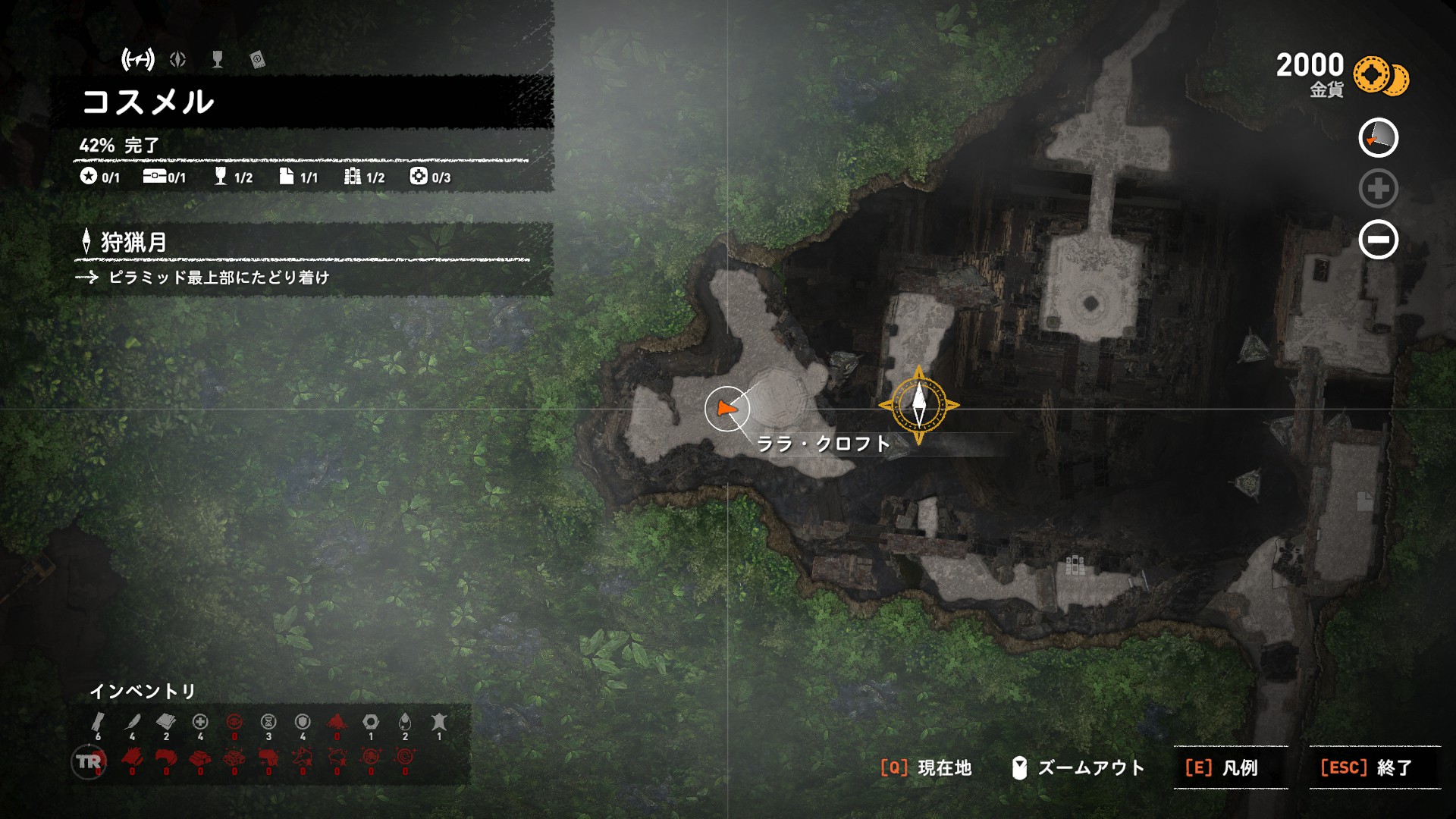Close the map with 終了

(x=1366, y=767)
